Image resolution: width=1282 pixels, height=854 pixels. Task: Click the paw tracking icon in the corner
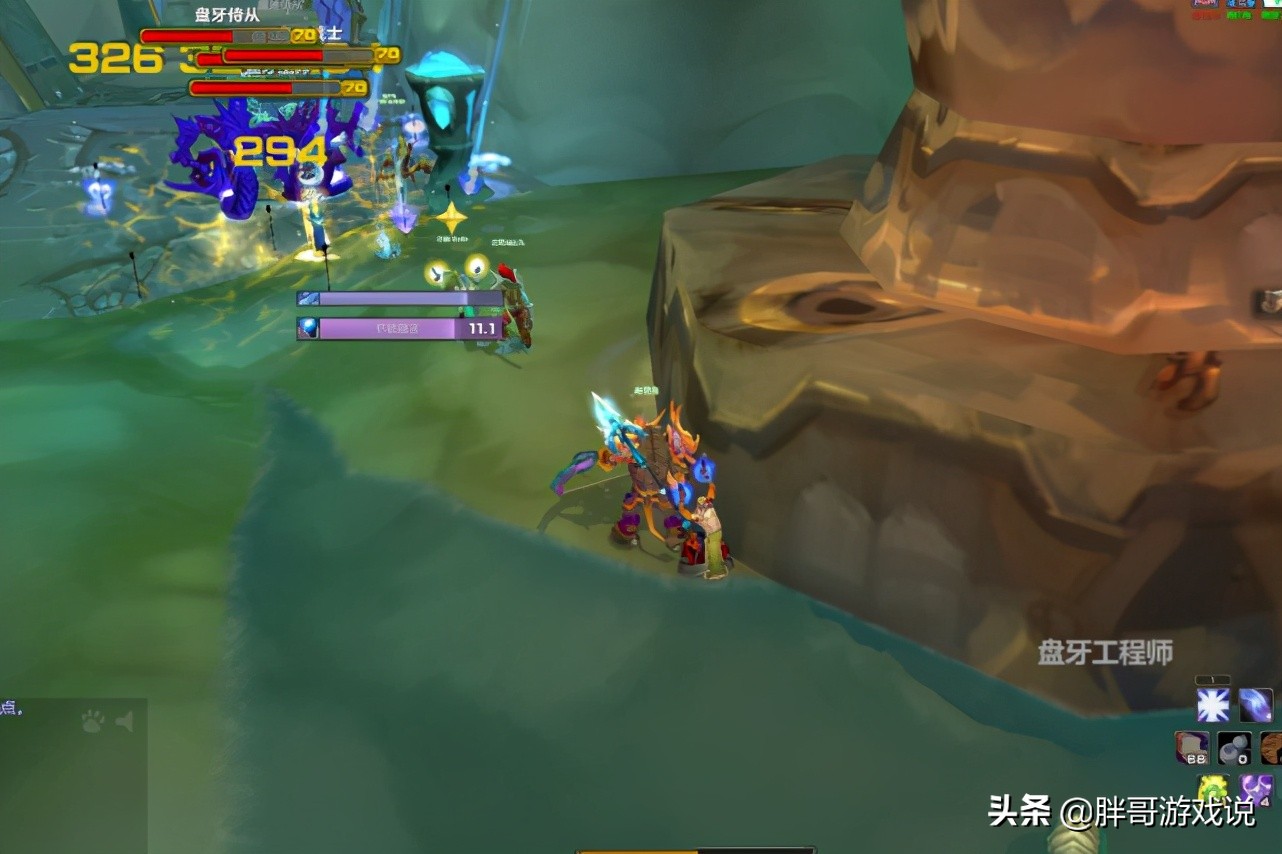pos(91,723)
